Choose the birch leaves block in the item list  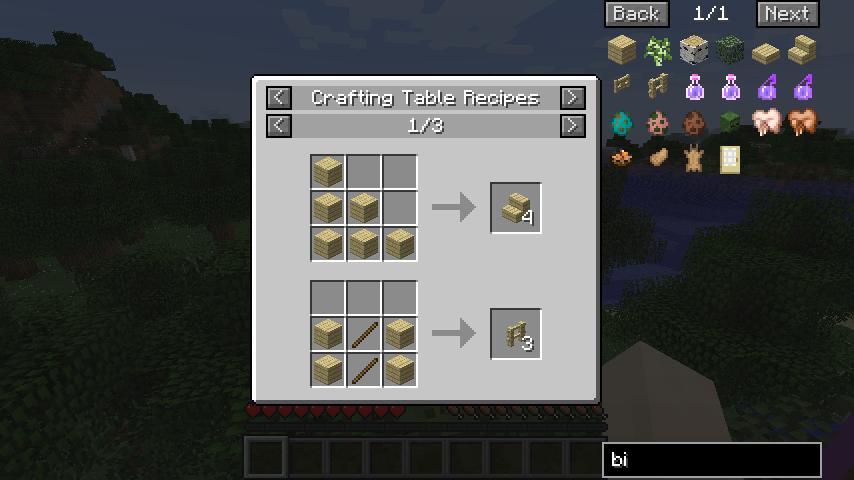pyautogui.click(x=730, y=50)
